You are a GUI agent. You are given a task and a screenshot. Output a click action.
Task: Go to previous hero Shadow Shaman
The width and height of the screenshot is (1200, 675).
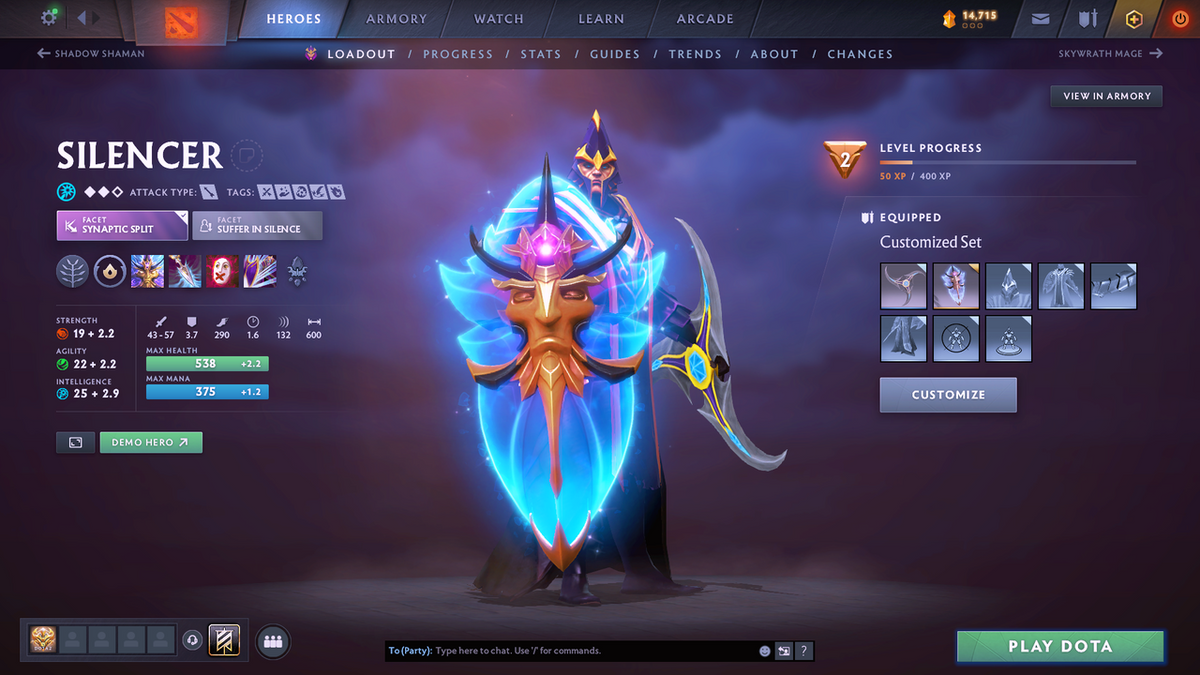(91, 54)
